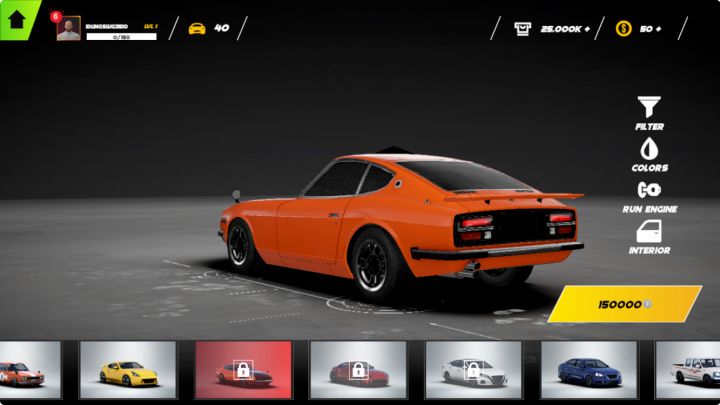Select the yellow sports car thumbnail
This screenshot has width=720, height=405.
(127, 370)
